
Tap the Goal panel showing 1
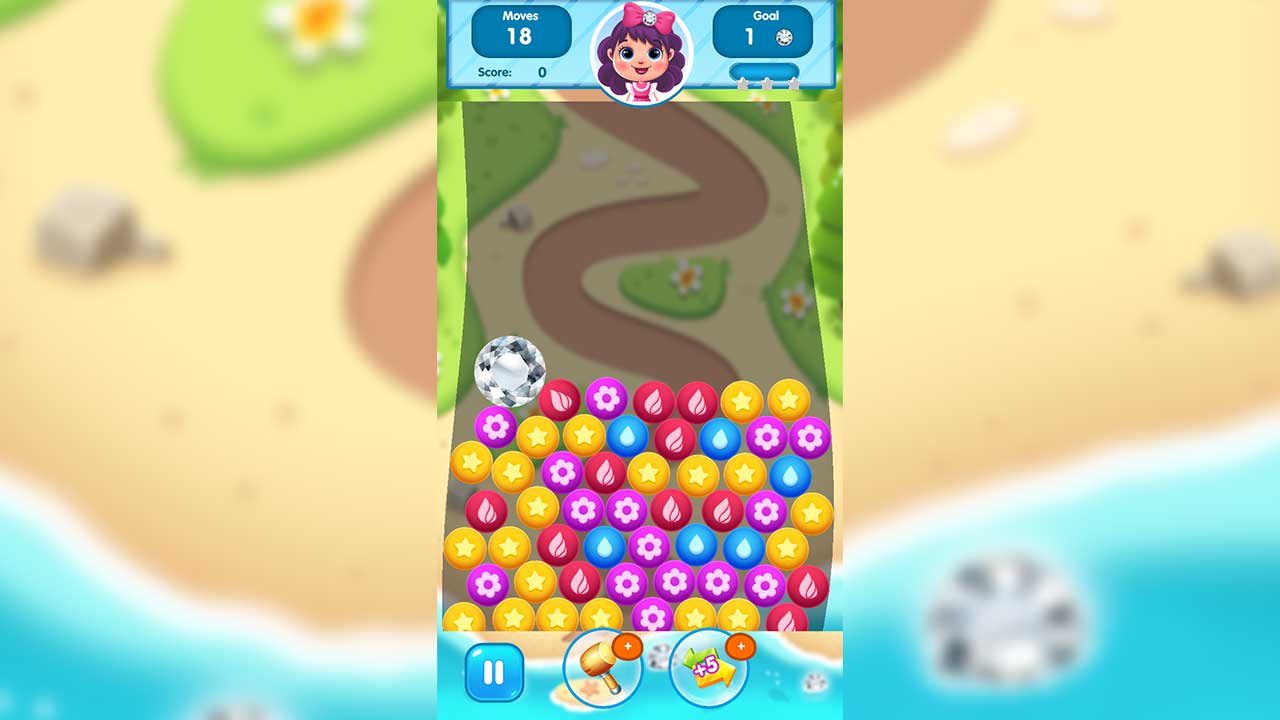point(764,31)
